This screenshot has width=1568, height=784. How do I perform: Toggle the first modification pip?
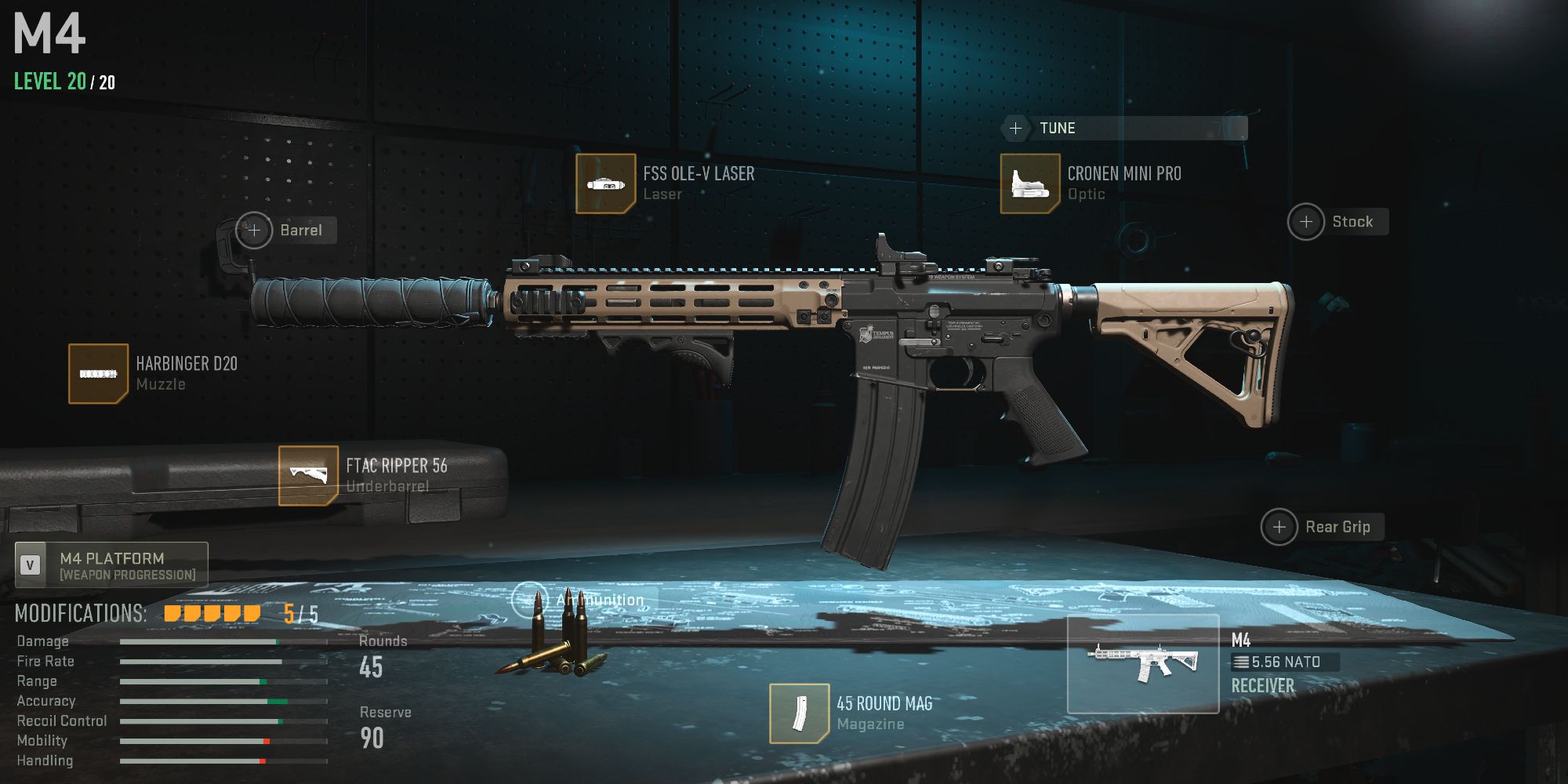coord(171,612)
